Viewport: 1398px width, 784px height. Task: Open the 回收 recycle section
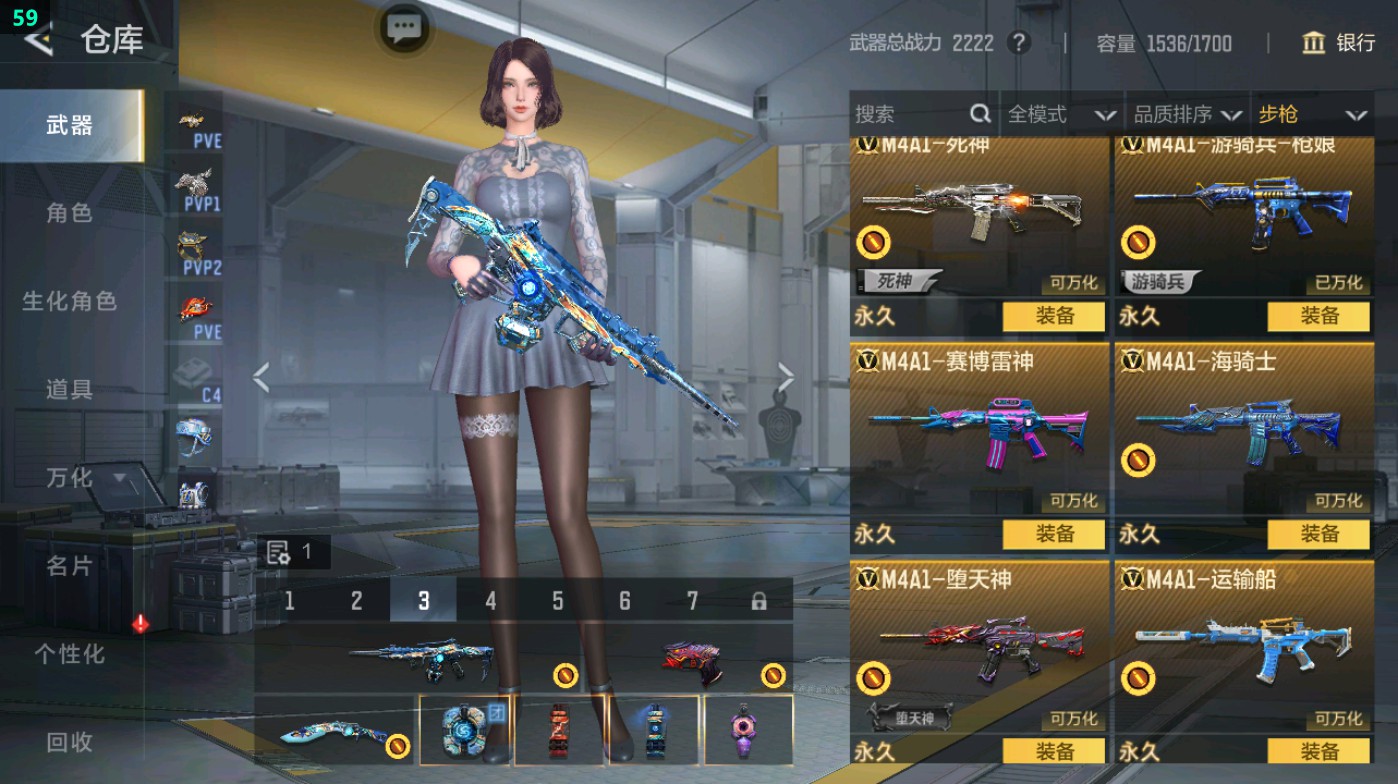(69, 742)
